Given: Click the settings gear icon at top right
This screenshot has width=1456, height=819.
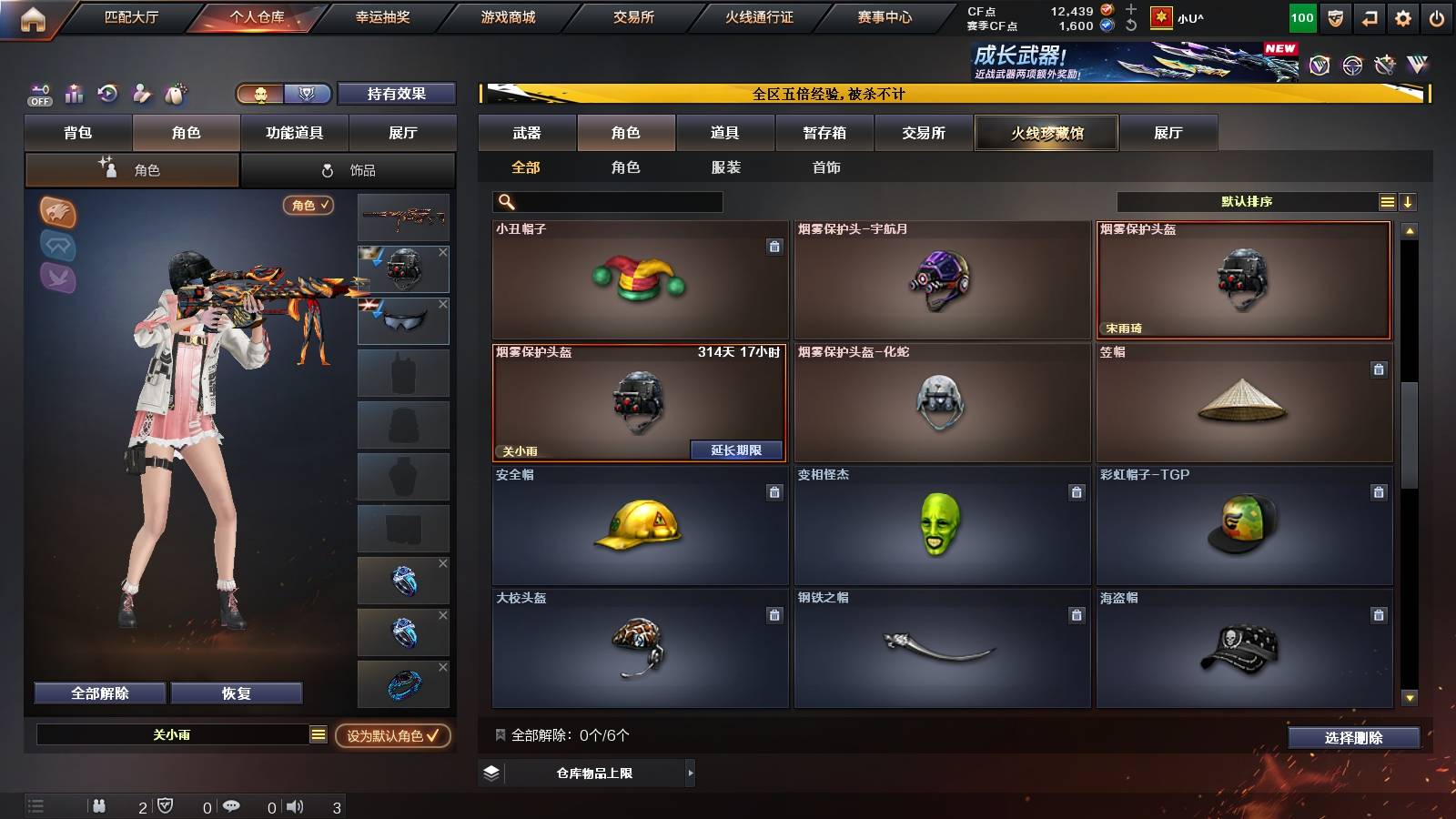Looking at the screenshot, I should tap(1404, 16).
